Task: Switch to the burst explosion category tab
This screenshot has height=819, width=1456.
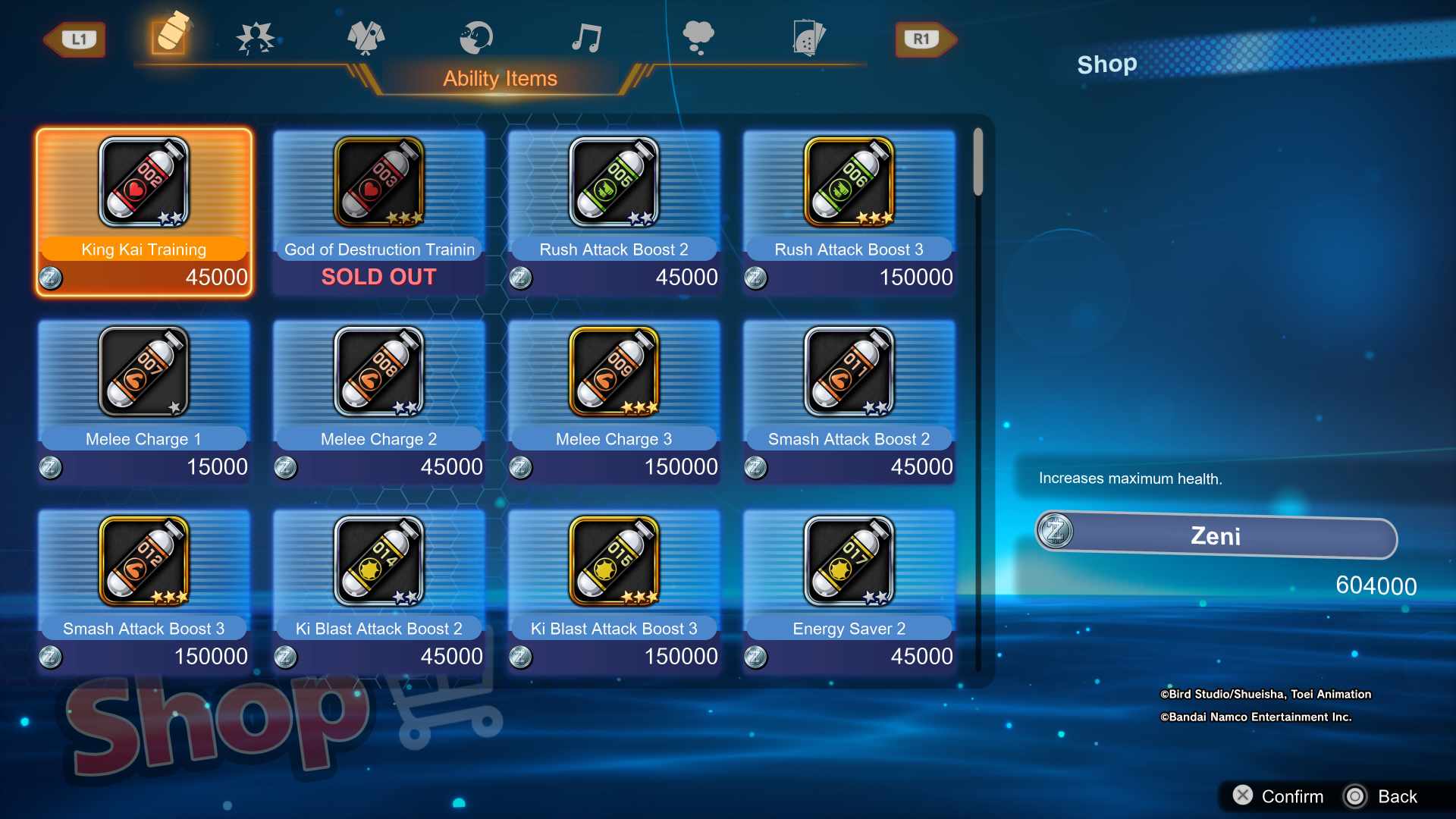Action: tap(255, 38)
